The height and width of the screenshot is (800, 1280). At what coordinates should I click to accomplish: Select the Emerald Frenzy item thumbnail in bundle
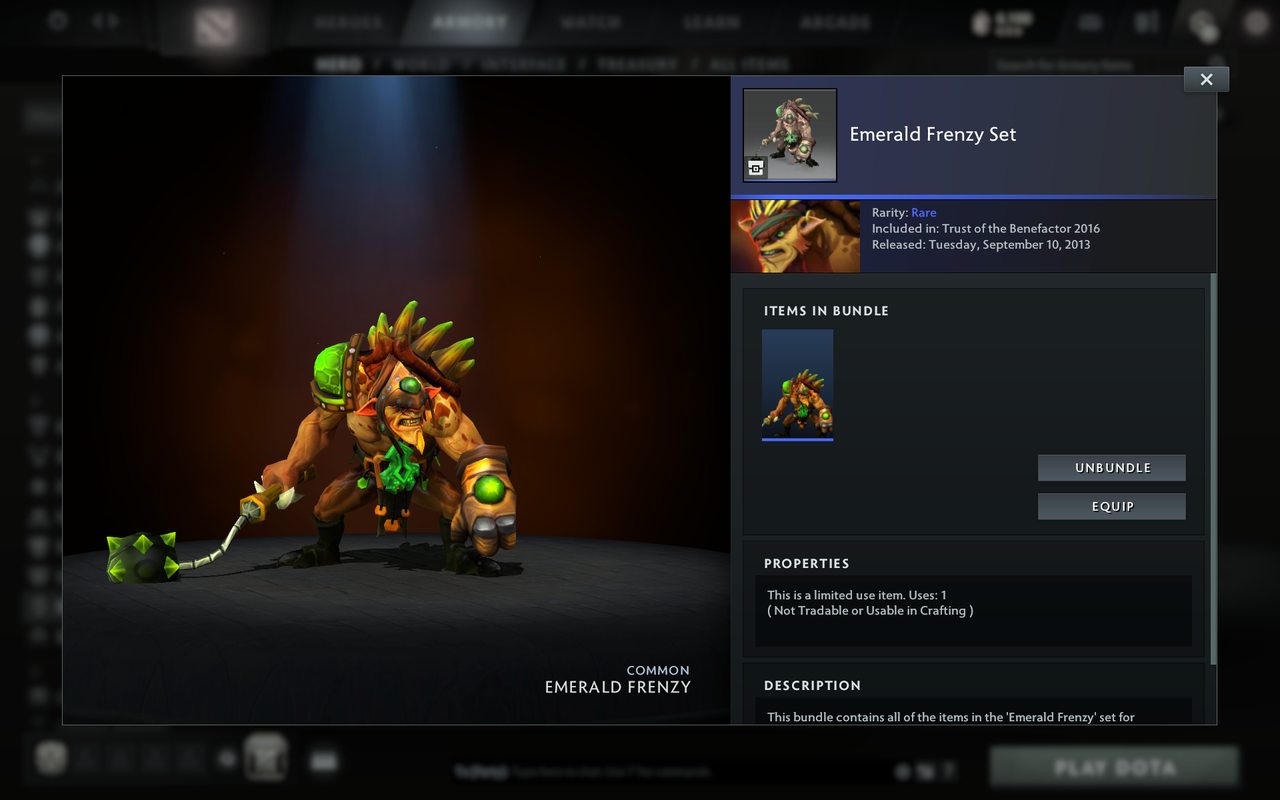click(x=797, y=384)
